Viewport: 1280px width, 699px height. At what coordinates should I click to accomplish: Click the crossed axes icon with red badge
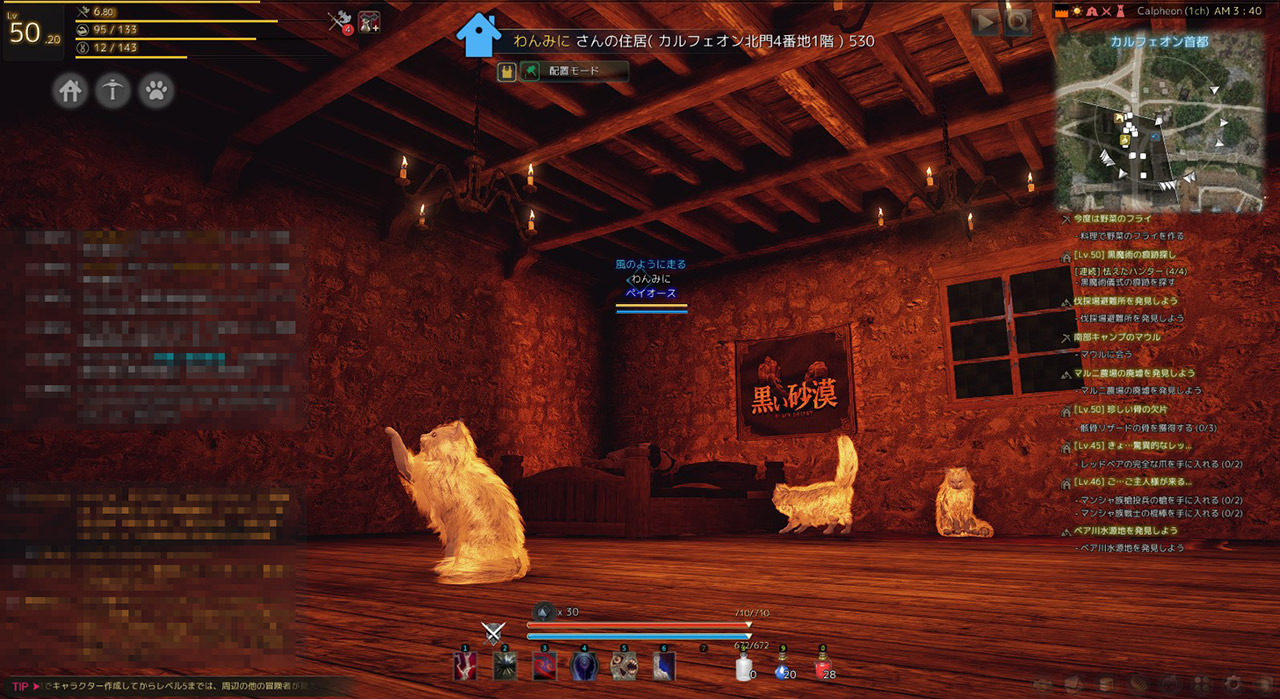tap(341, 22)
